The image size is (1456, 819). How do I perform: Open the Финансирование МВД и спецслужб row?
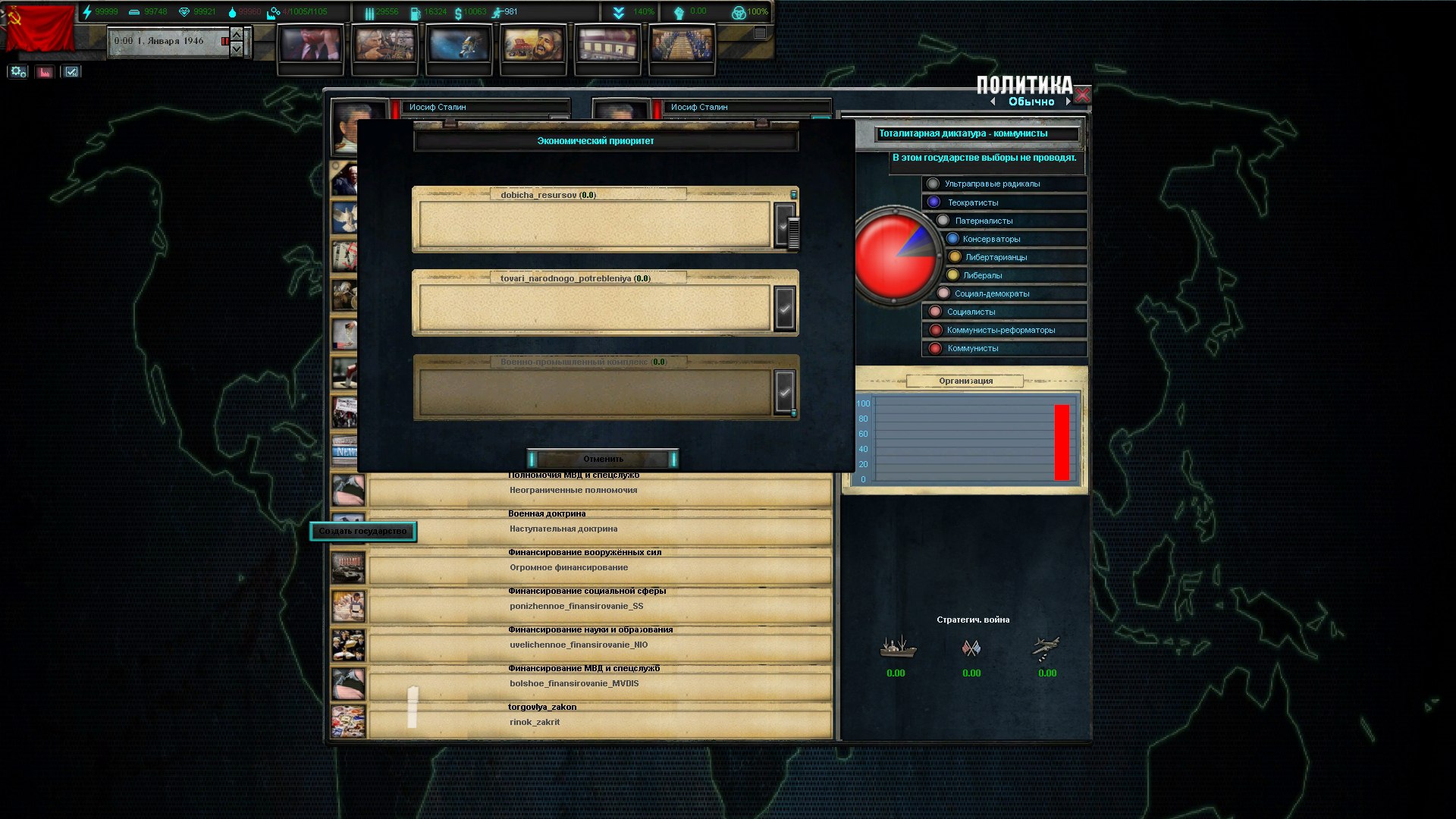[599, 683]
